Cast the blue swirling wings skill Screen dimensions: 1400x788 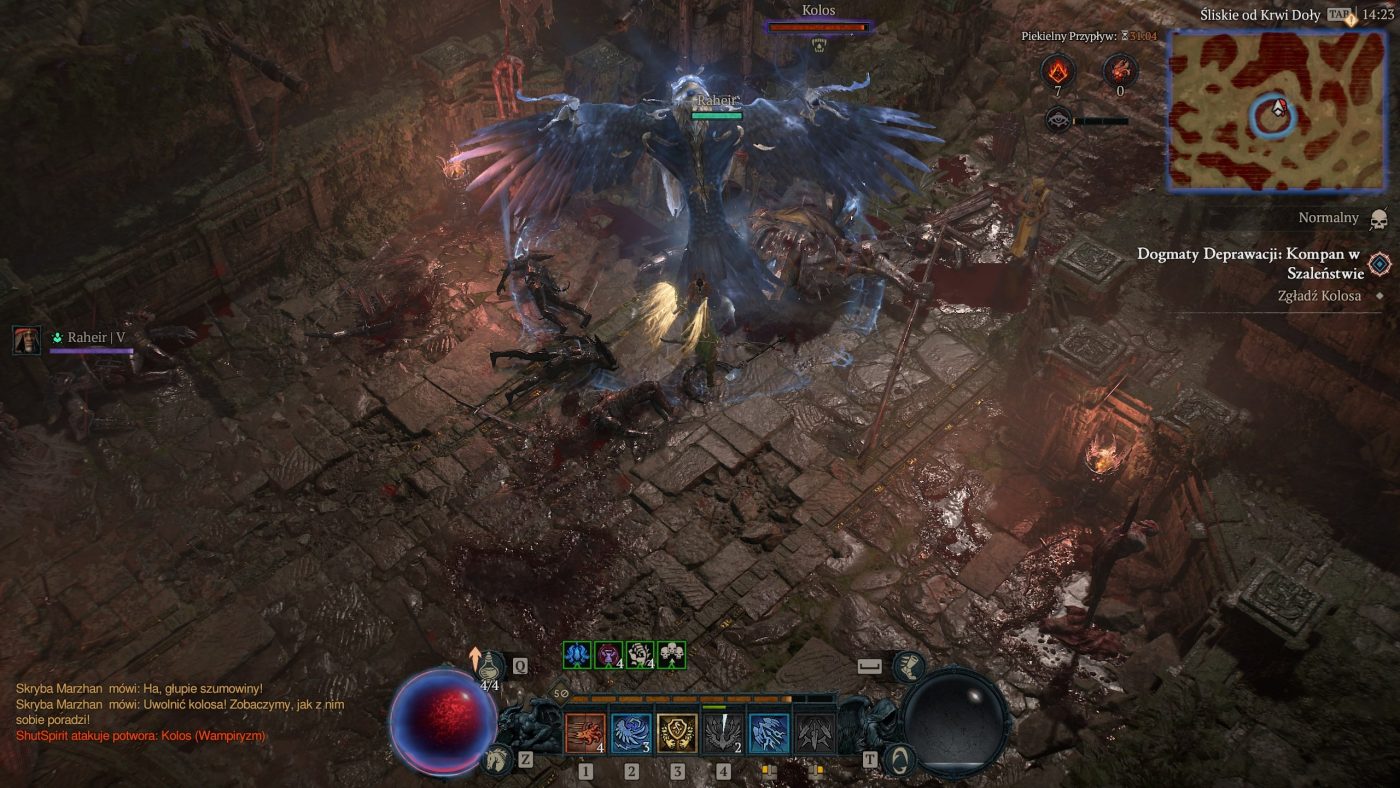click(631, 733)
